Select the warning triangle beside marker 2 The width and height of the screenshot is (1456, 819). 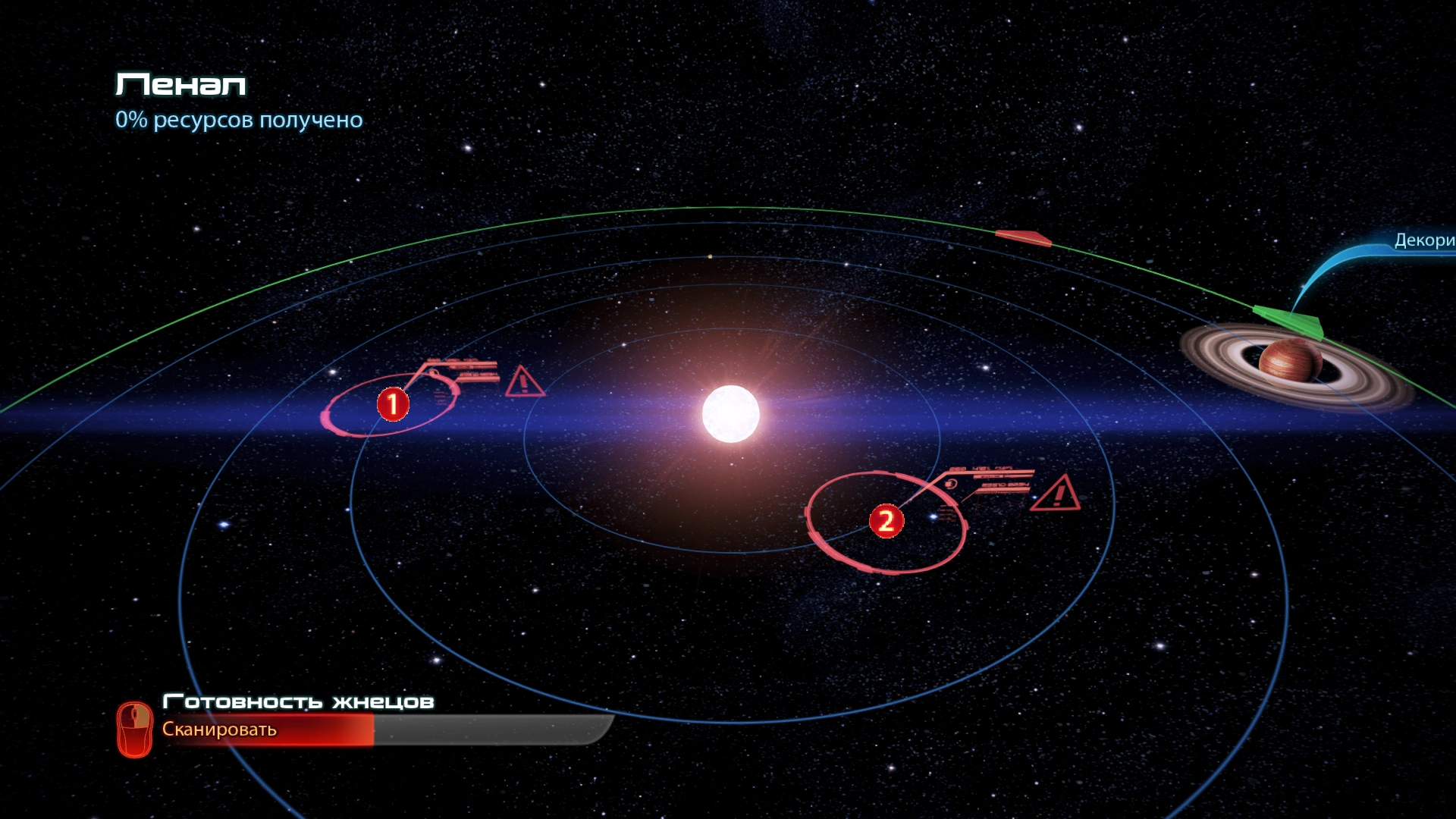point(1056,494)
